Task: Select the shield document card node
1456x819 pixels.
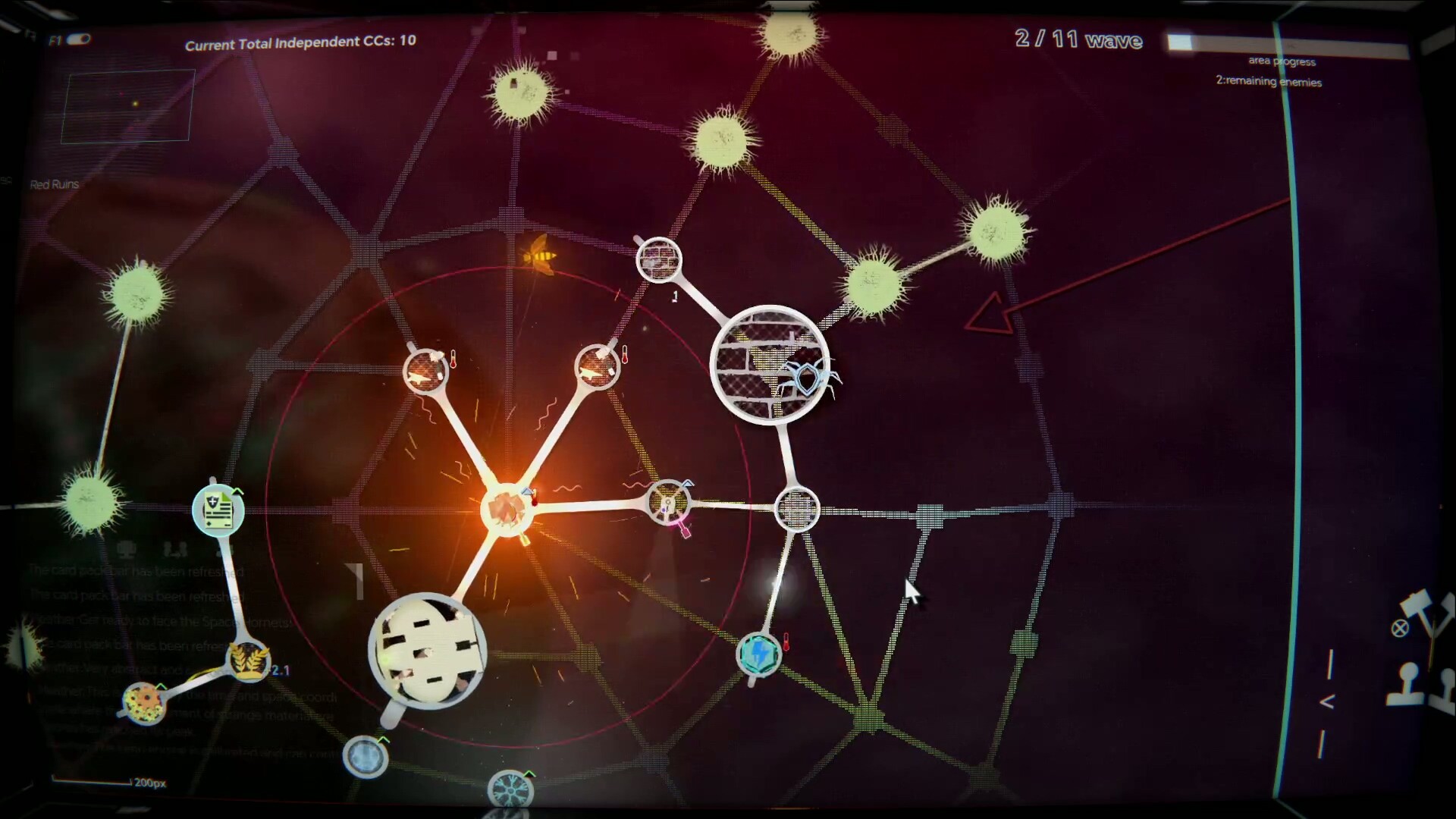Action: point(218,510)
